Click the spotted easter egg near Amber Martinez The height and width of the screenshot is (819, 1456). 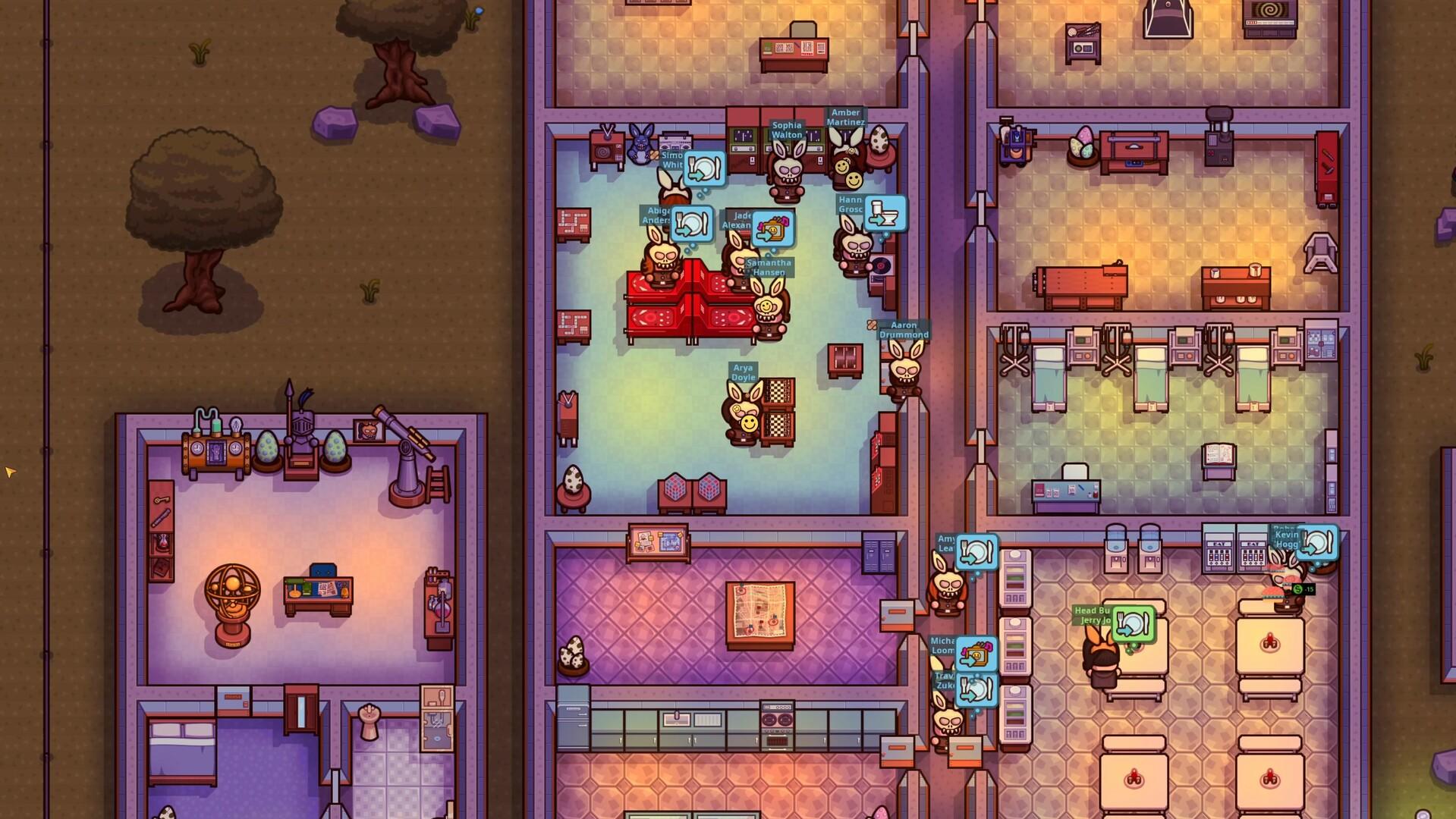(x=878, y=140)
